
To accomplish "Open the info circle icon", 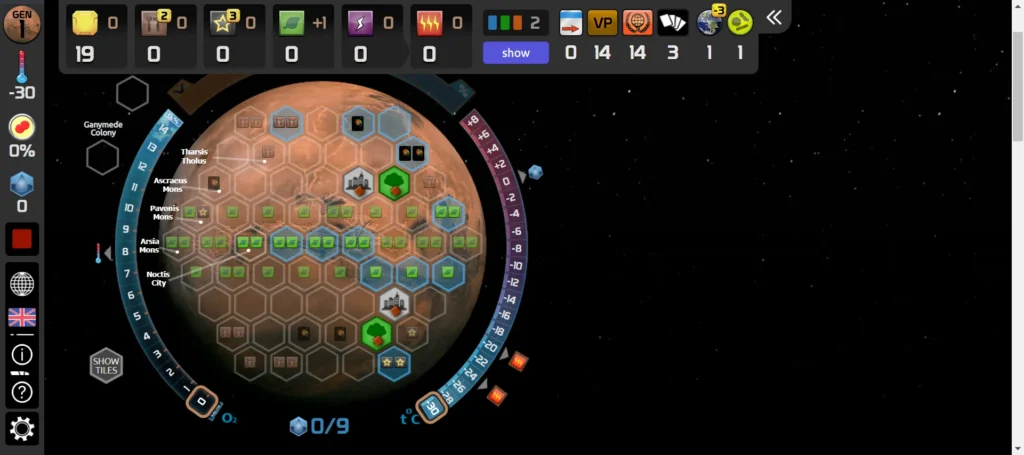I will click(22, 354).
